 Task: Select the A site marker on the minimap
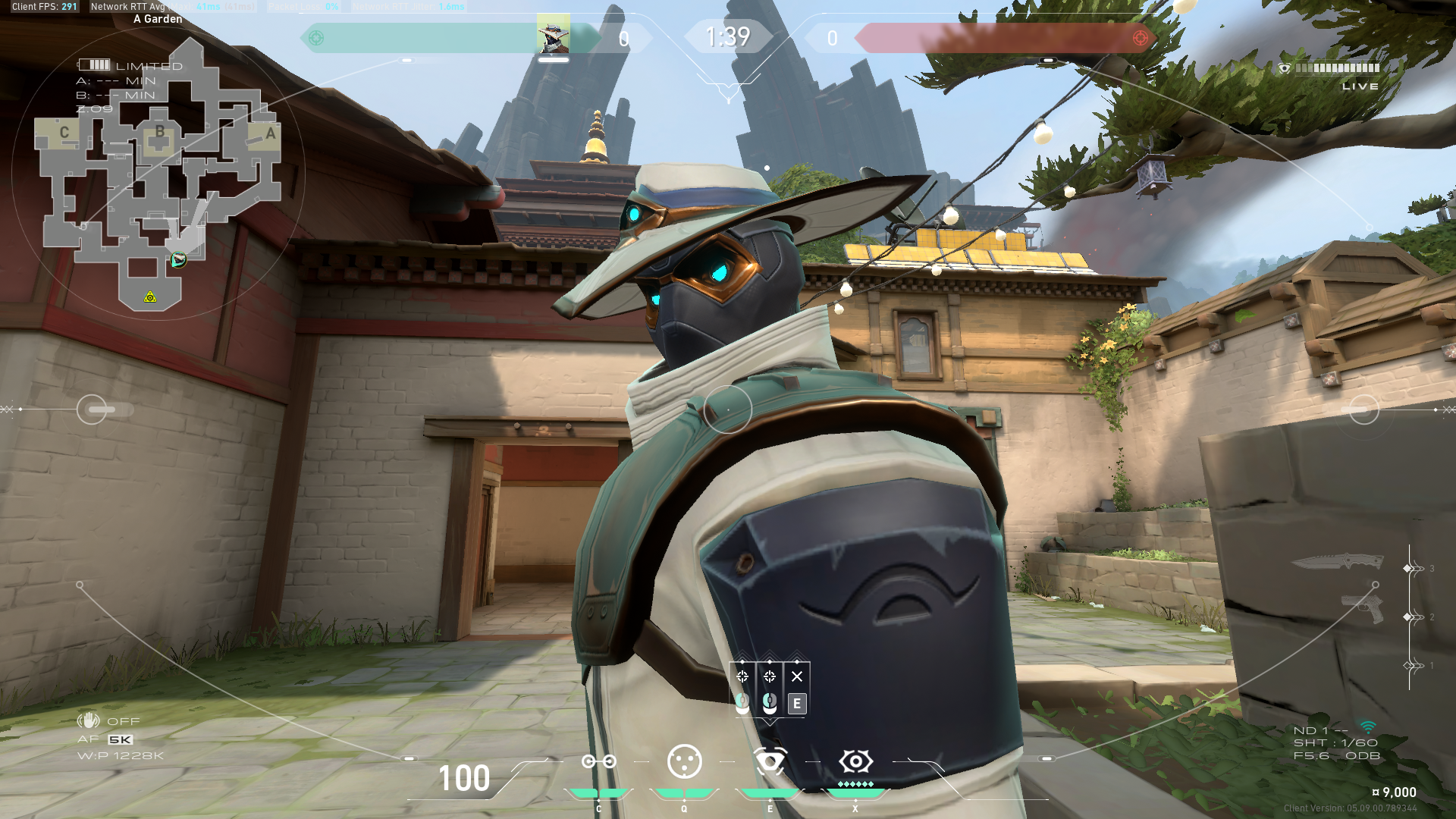point(270,133)
